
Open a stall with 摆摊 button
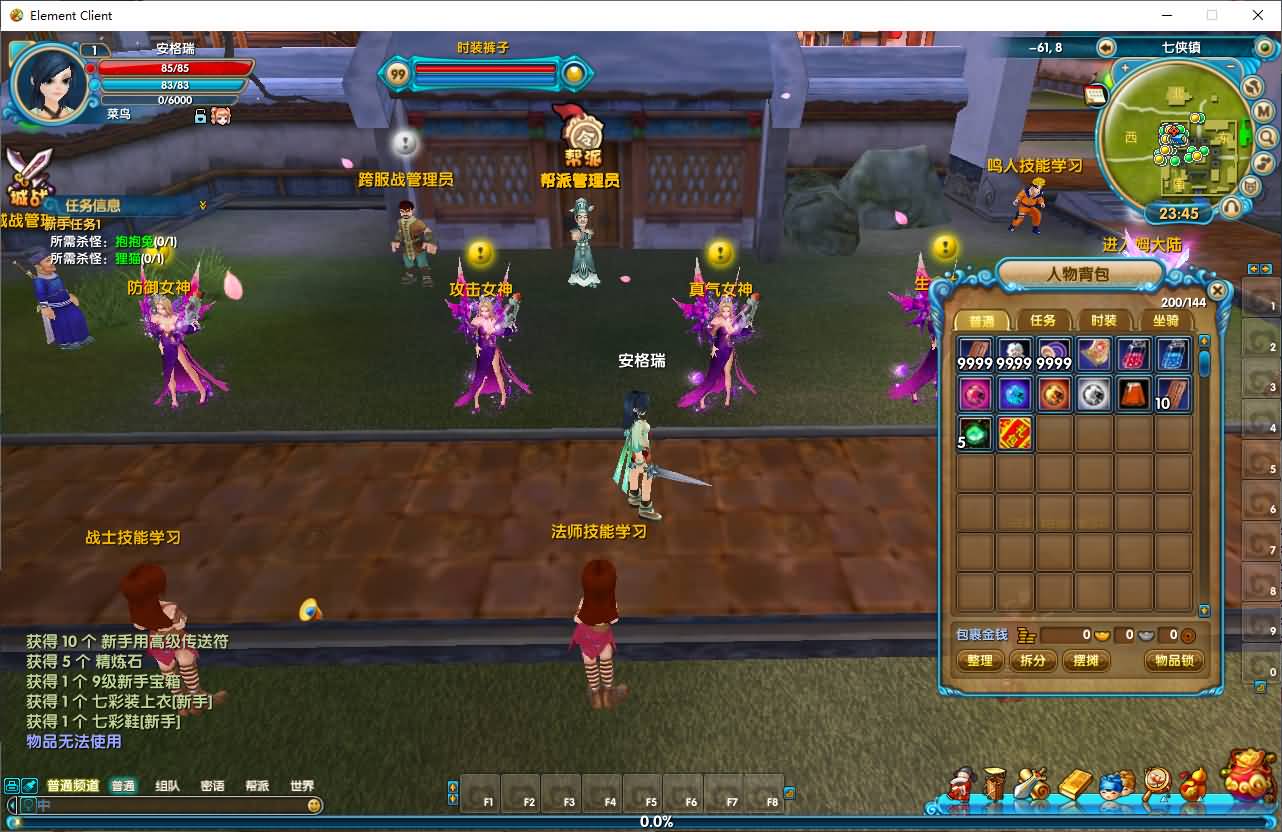pos(1086,661)
